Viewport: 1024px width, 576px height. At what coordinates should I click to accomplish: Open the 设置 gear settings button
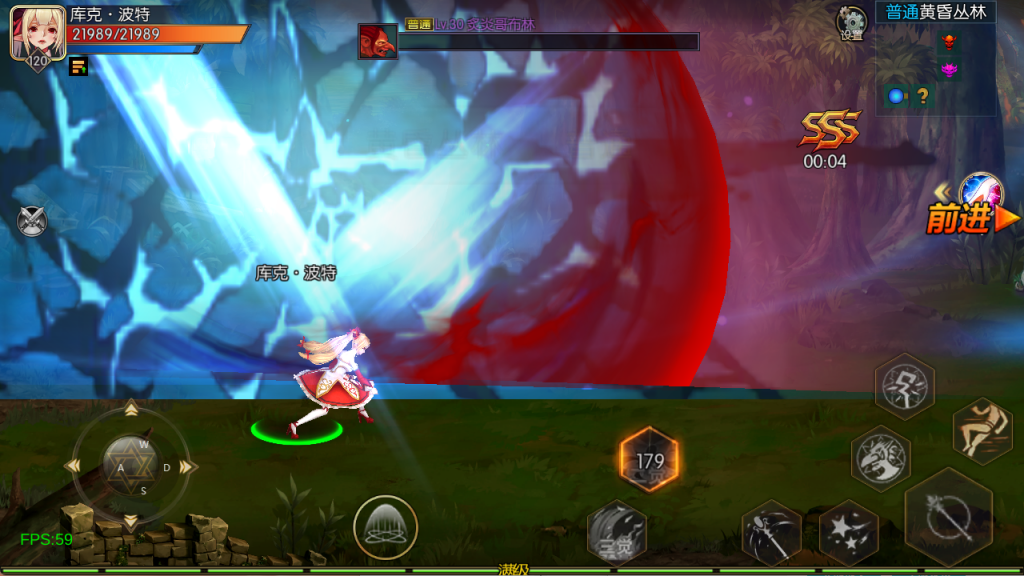click(x=852, y=22)
